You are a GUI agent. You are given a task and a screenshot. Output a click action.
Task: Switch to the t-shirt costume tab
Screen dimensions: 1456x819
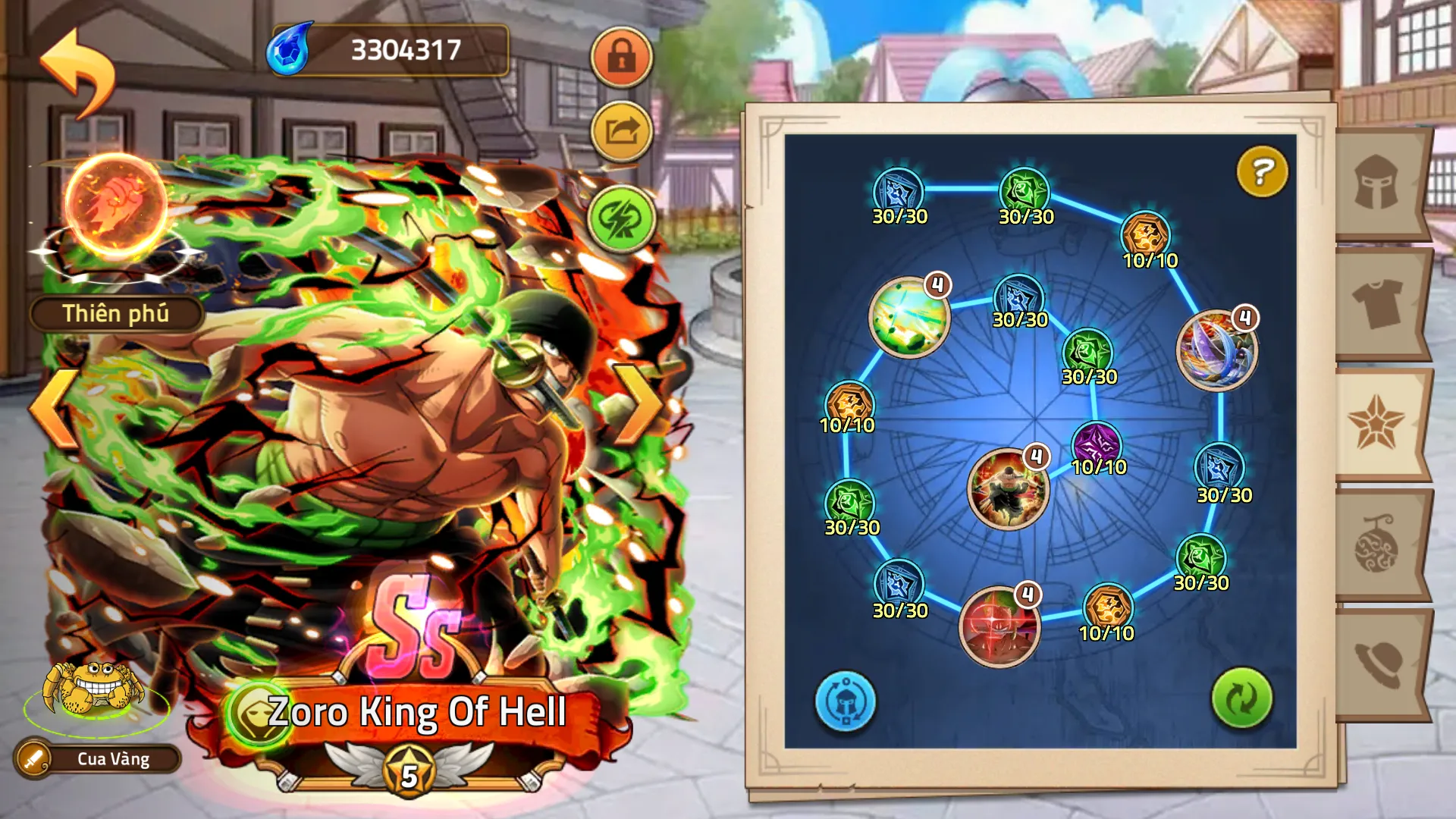point(1378,303)
